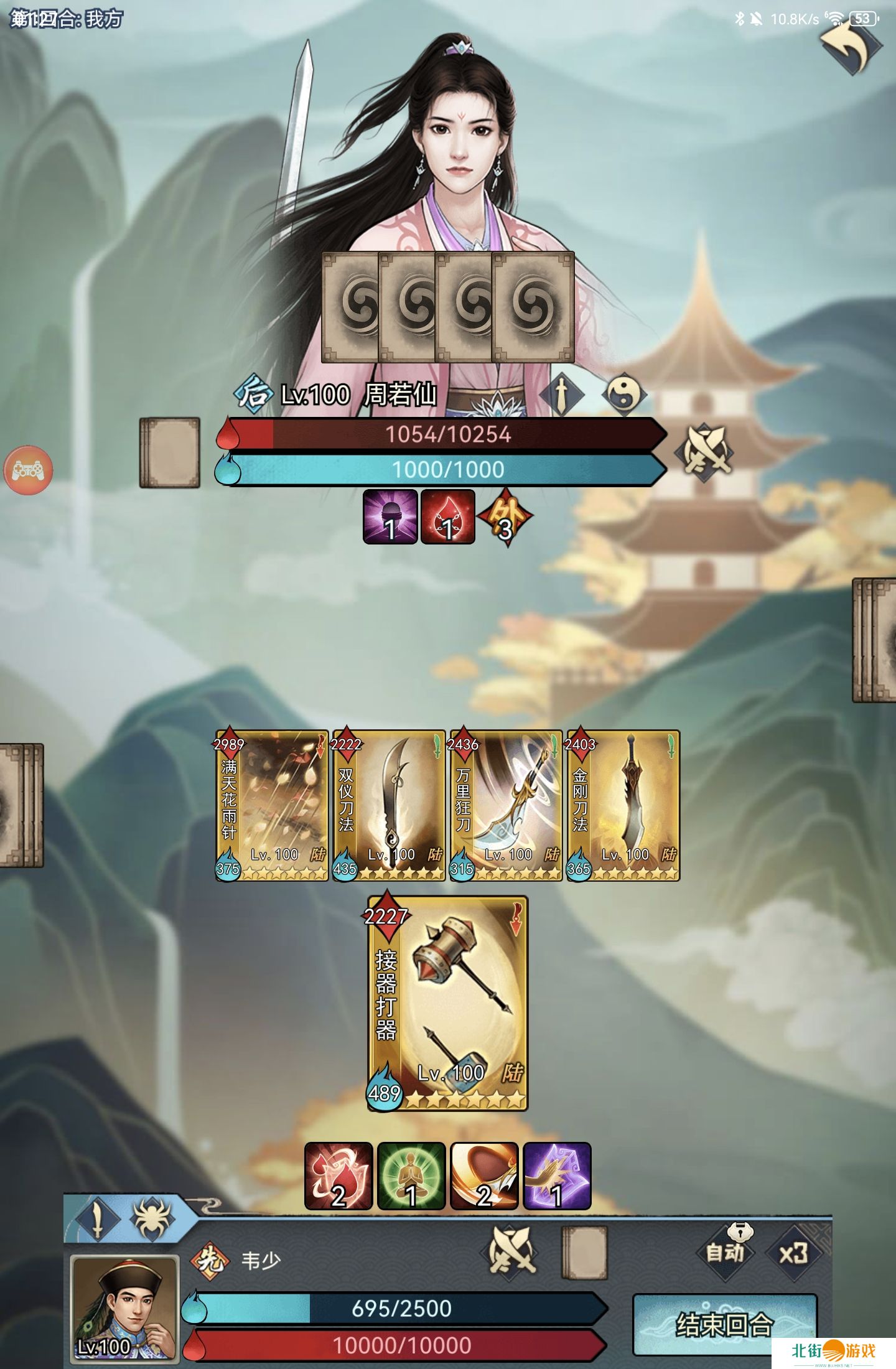
Task: Select the 金刚刀法 card
Action: [x=623, y=805]
